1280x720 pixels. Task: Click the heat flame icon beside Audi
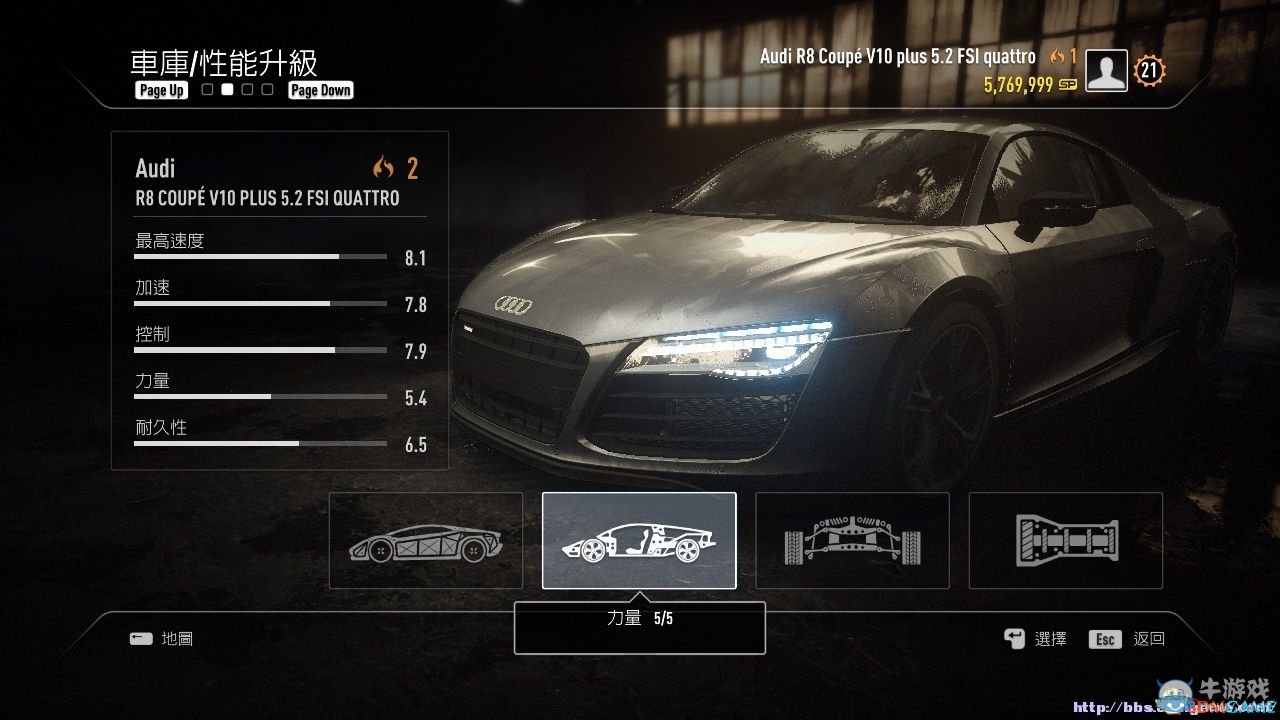coord(385,168)
